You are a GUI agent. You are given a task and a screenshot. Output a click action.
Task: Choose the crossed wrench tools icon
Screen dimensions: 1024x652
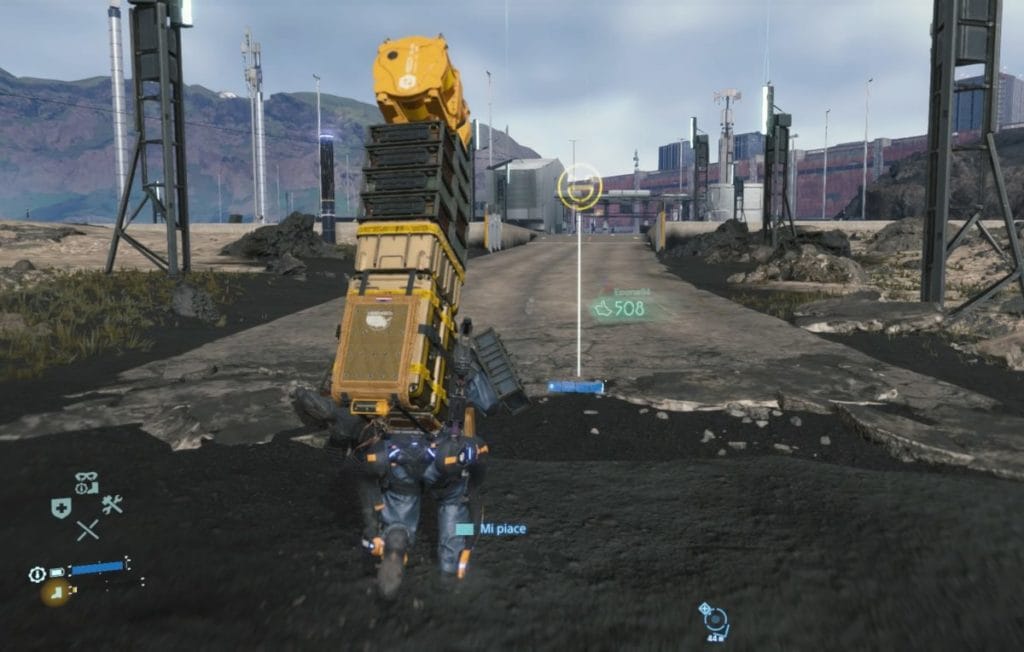click(111, 505)
